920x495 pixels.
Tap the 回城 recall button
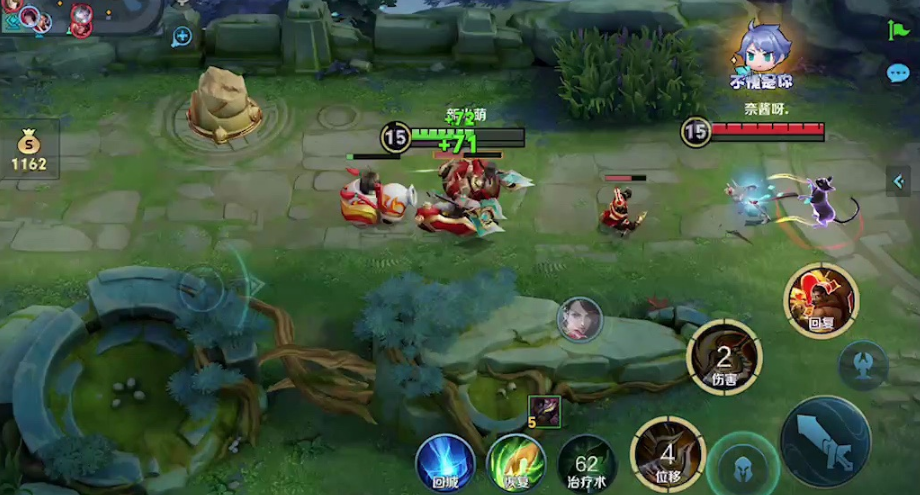[x=445, y=463]
